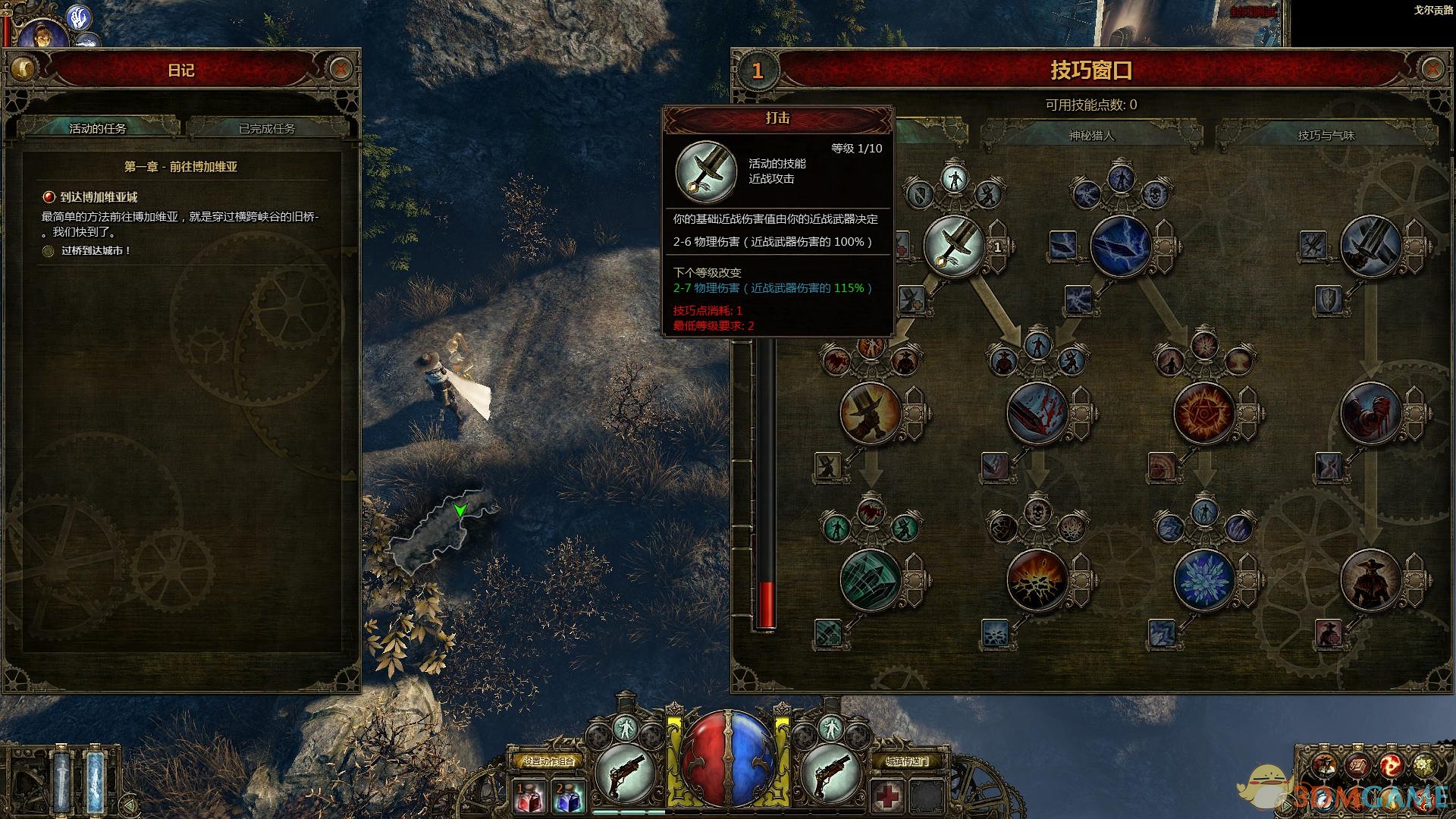Use the 城镇传送门 town portal button
The width and height of the screenshot is (1456, 819).
click(906, 761)
